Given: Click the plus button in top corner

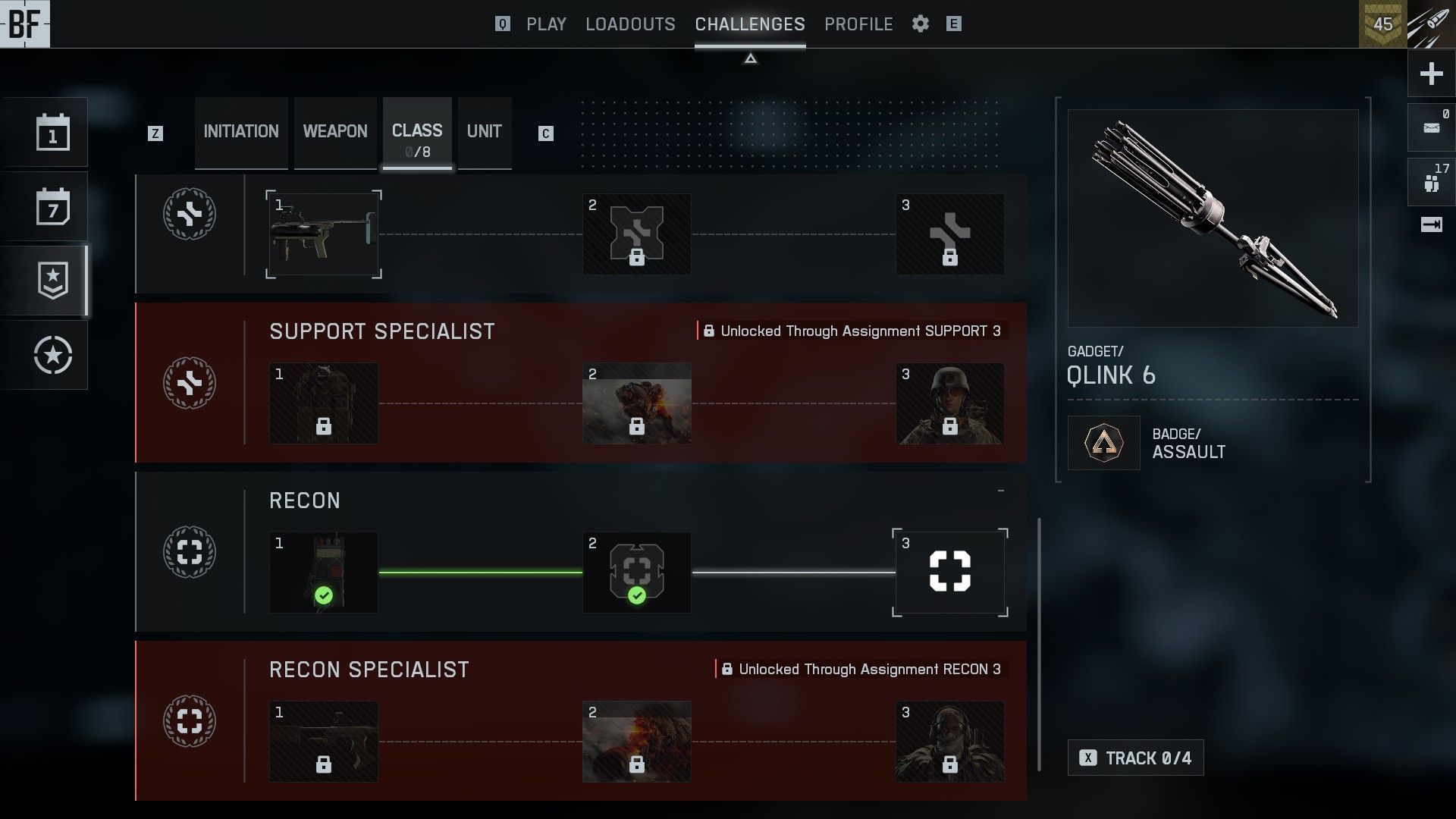Looking at the screenshot, I should [x=1431, y=74].
